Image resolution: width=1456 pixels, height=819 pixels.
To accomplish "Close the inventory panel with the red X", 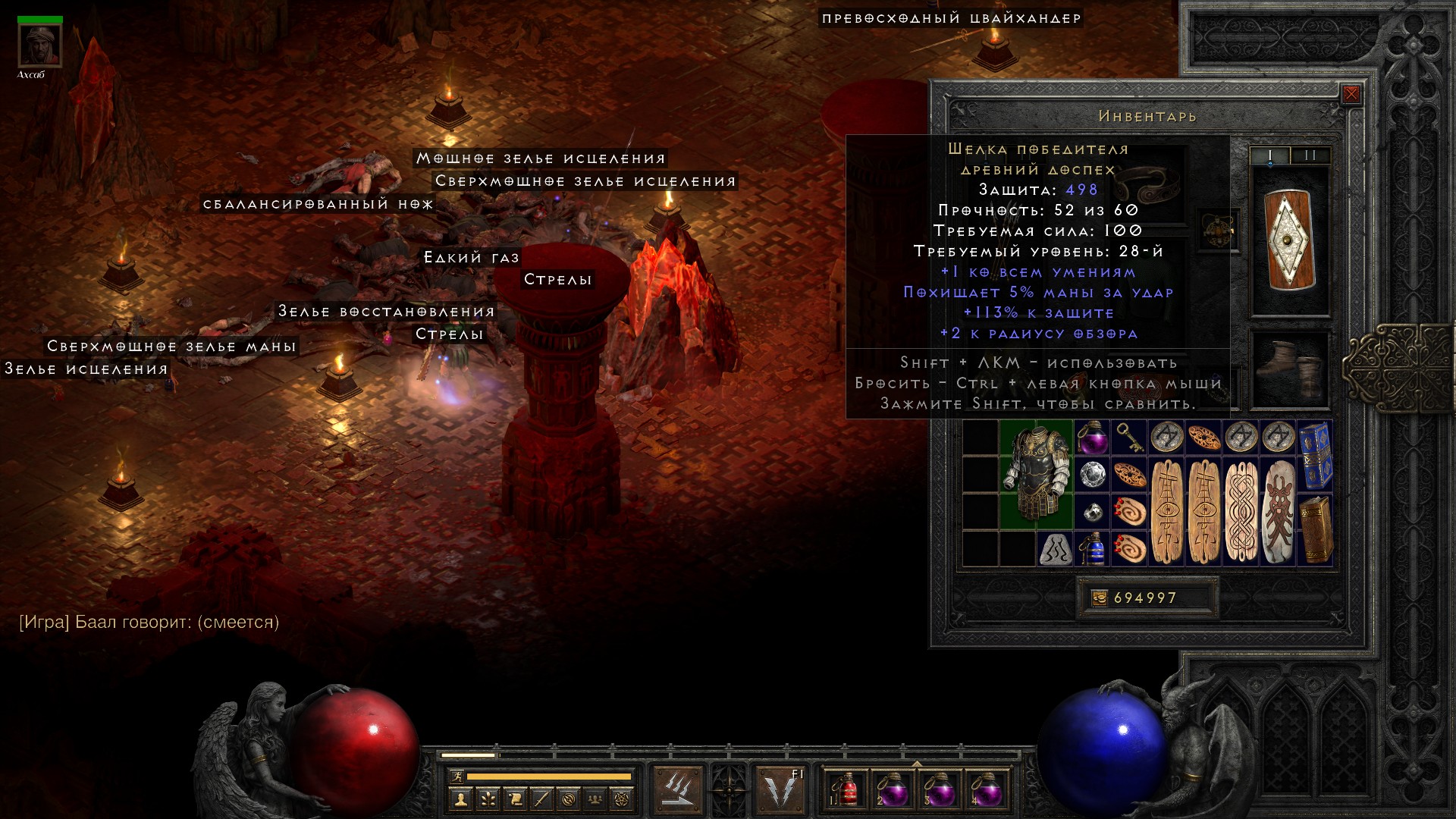I will [x=1351, y=95].
